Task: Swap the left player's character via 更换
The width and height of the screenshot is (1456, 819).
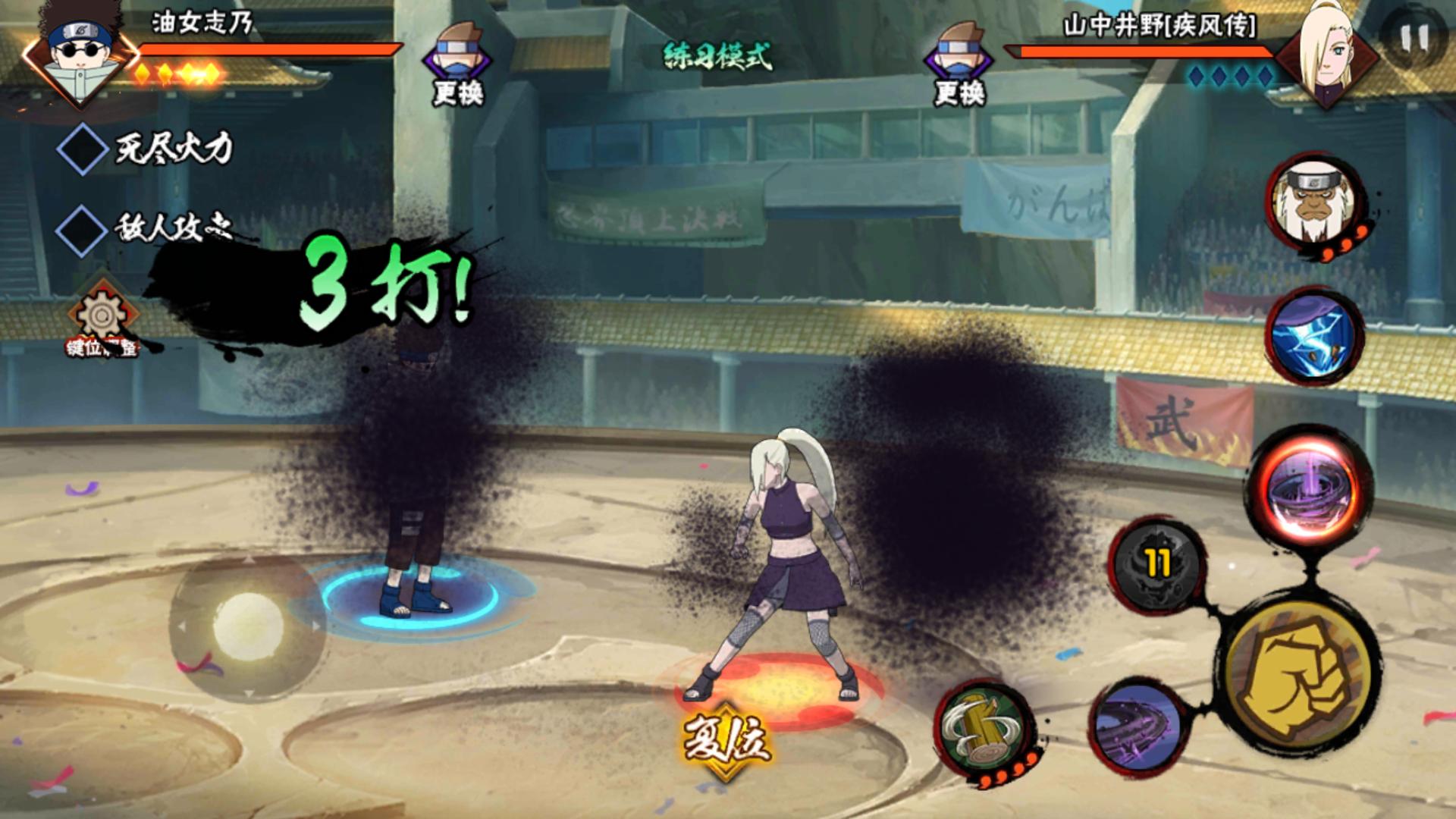Action: point(457,64)
